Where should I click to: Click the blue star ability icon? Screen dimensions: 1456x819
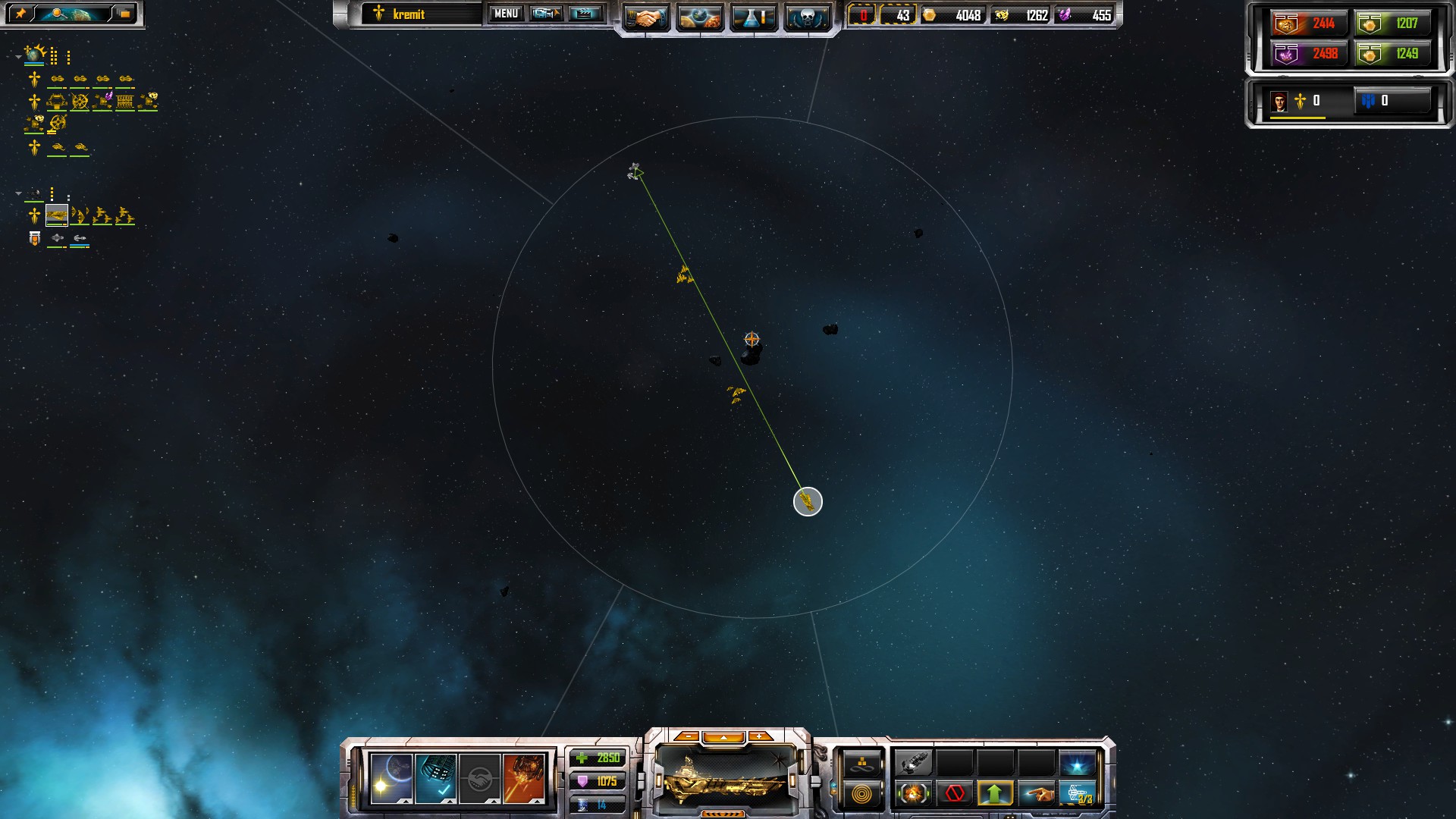coord(1077,763)
